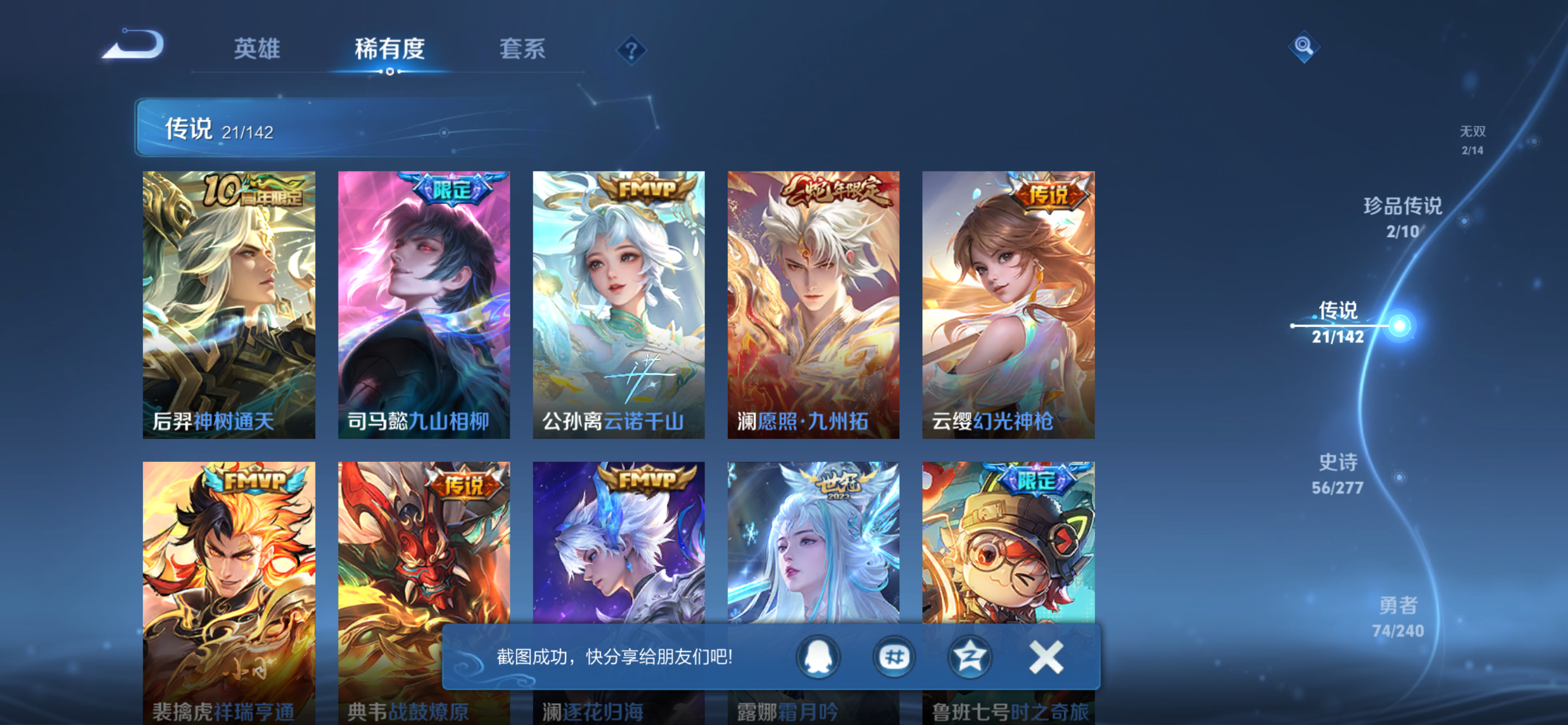Share to QZone via the star icon

(x=971, y=657)
